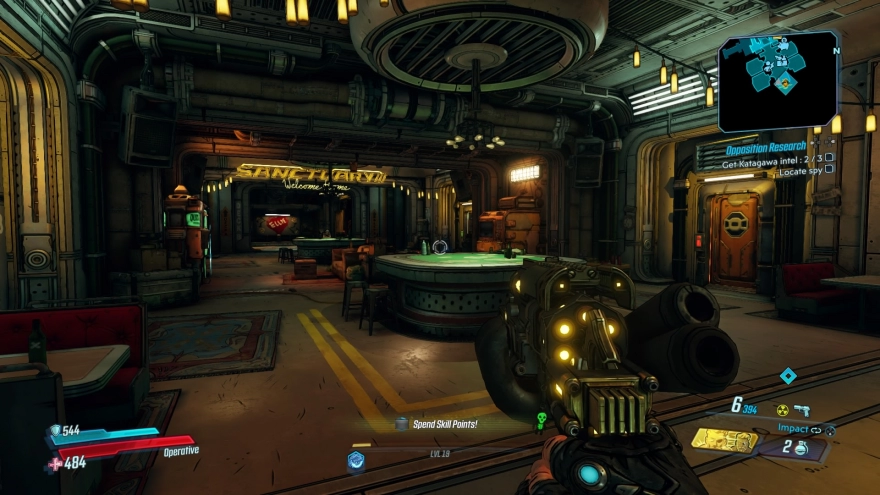Image resolution: width=880 pixels, height=495 pixels.
Task: Open the minimap in the corner
Action: (778, 80)
